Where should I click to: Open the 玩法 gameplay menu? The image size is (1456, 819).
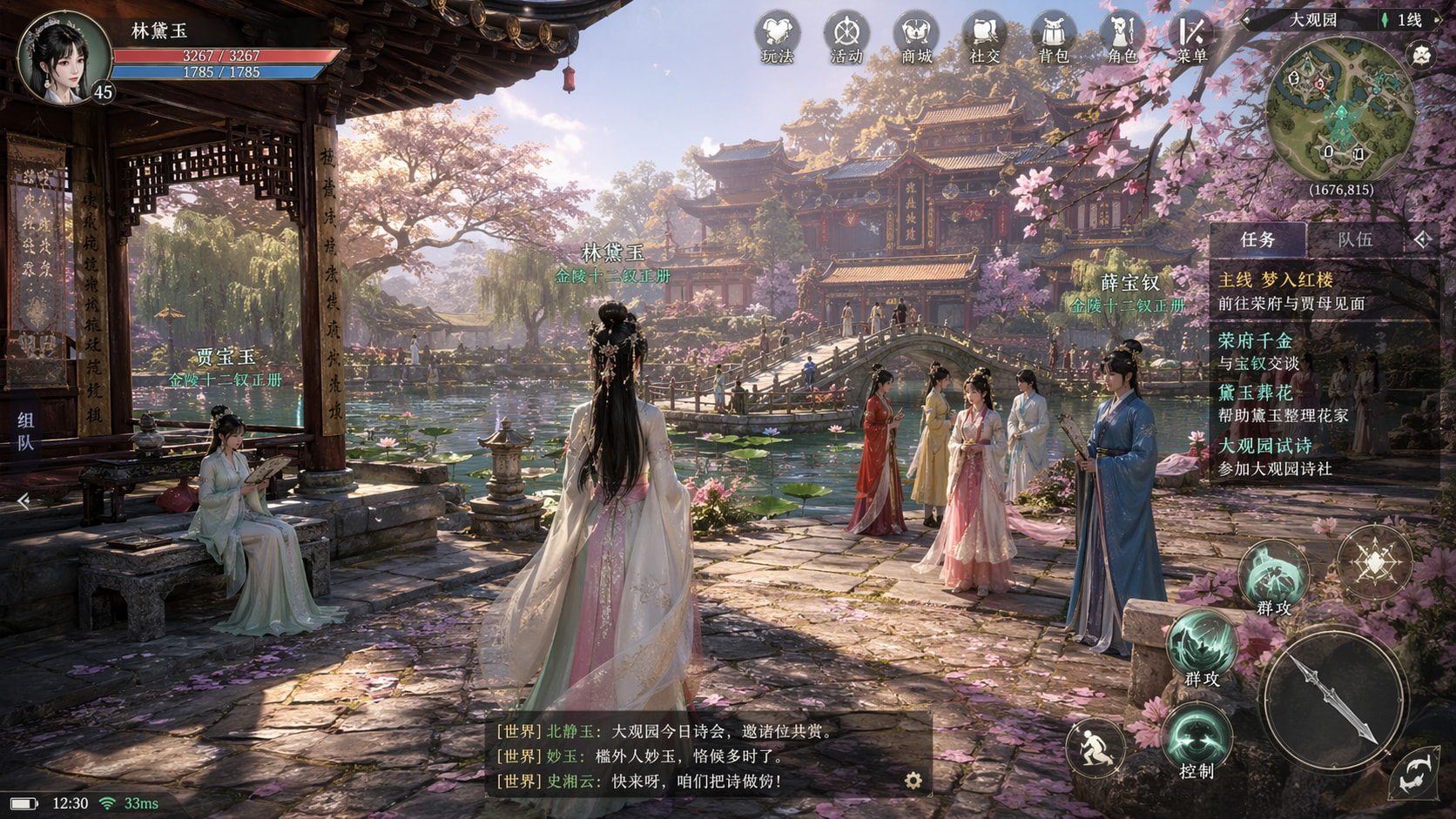coord(777,38)
